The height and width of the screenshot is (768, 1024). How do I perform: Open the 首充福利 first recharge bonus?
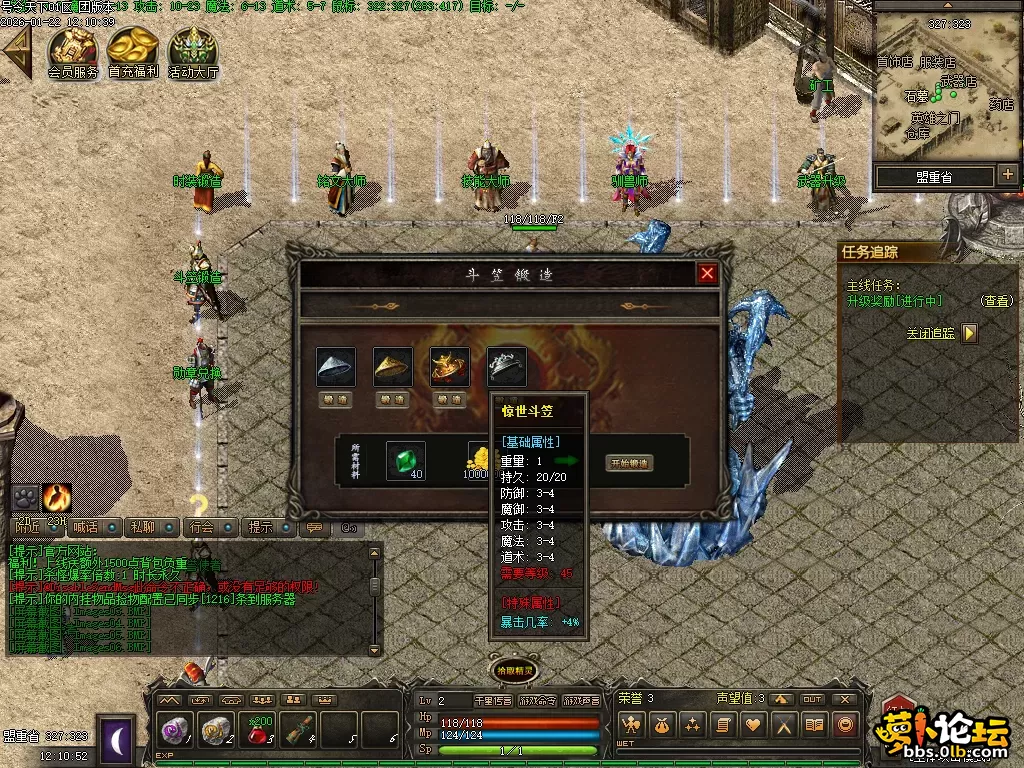click(133, 52)
